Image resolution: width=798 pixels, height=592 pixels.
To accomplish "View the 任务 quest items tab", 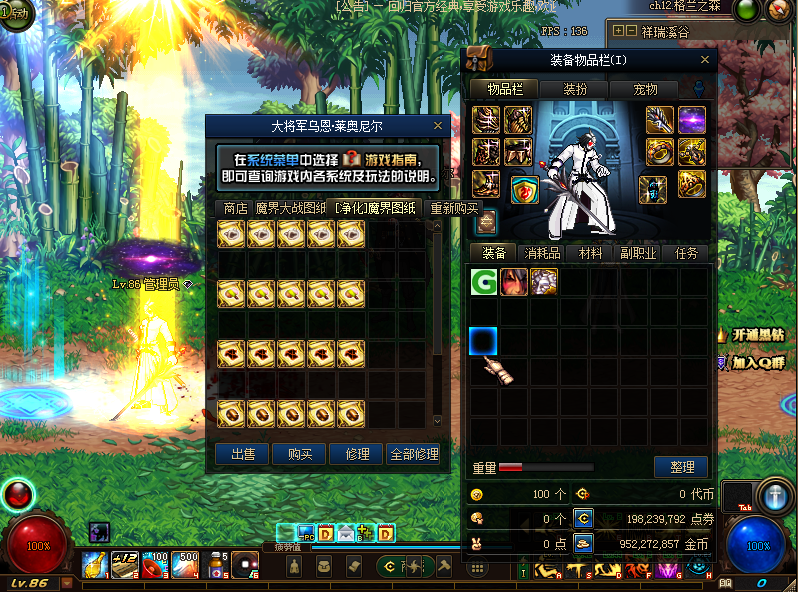I will coord(686,253).
